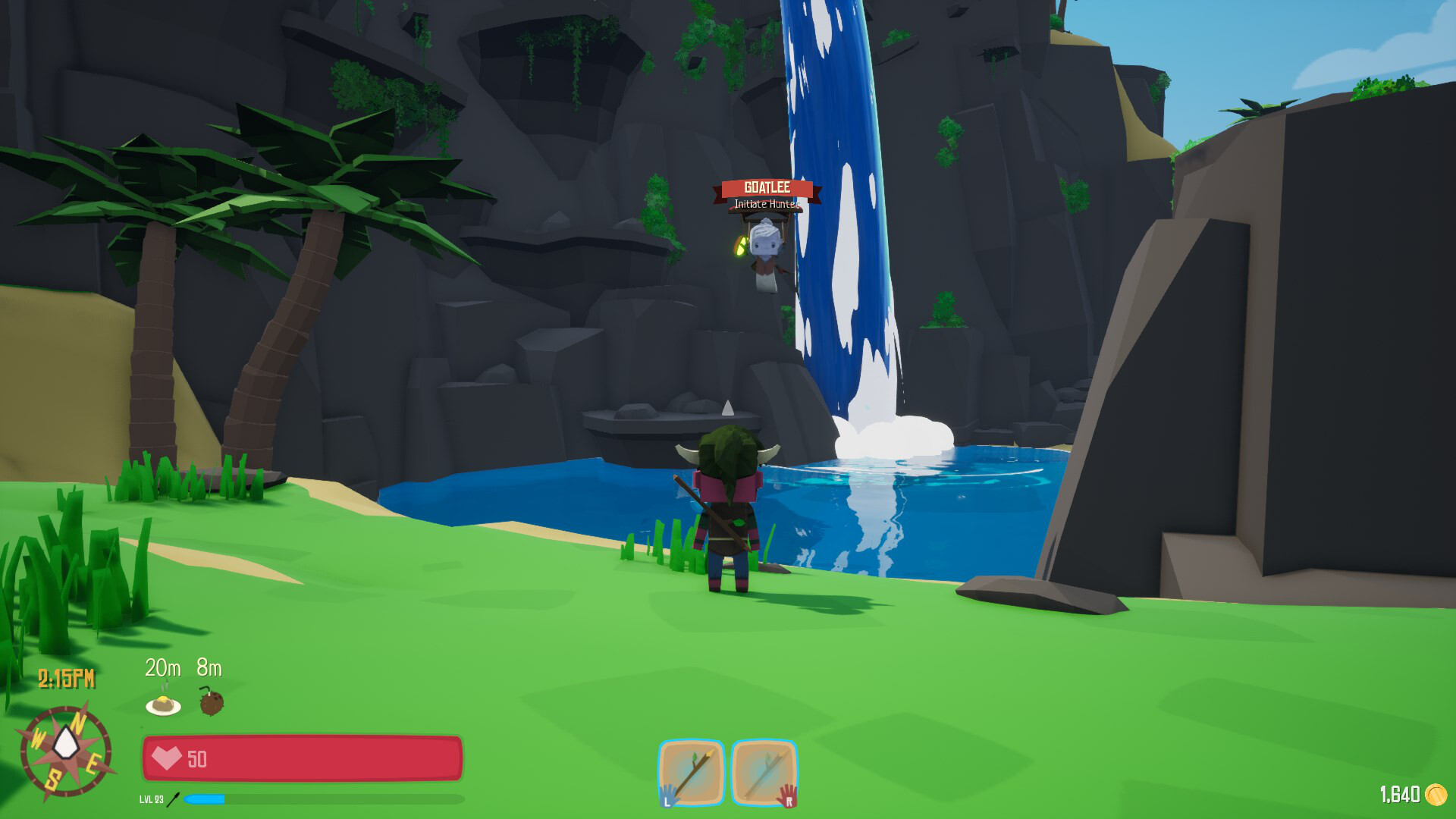
Task: Click the steaming baked potato food icon
Action: [163, 705]
